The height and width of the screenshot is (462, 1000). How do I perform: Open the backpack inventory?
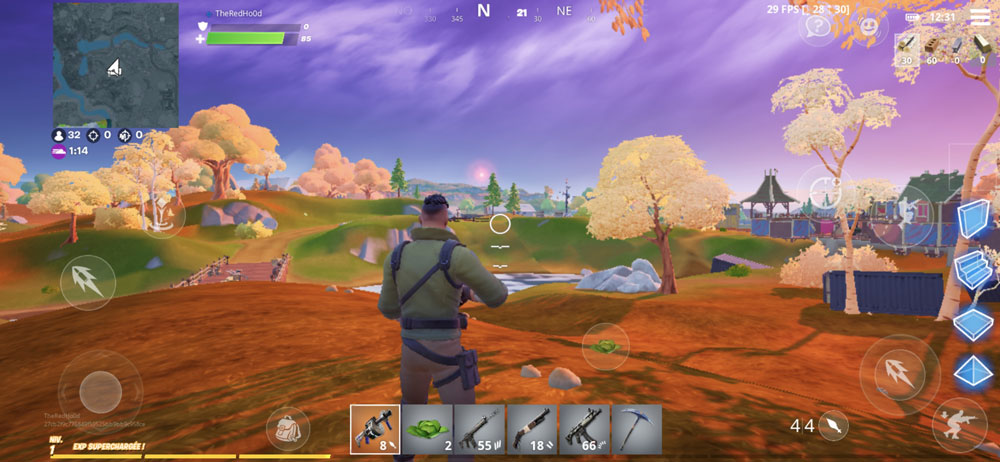[x=286, y=428]
